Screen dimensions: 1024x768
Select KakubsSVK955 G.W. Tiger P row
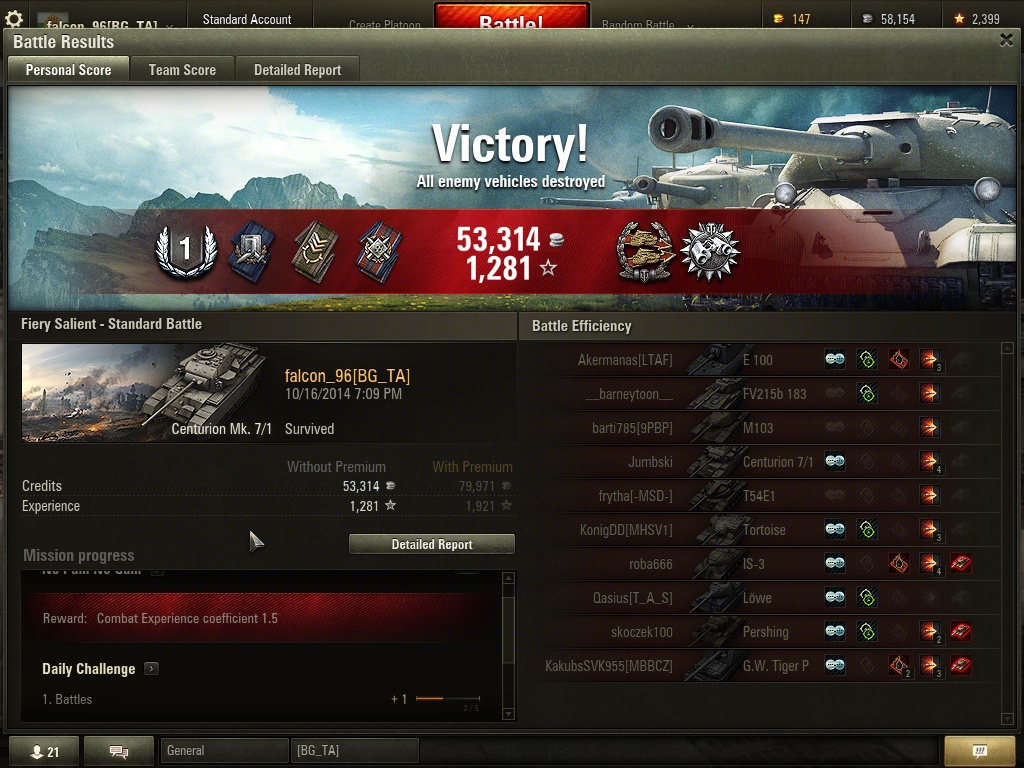760,666
